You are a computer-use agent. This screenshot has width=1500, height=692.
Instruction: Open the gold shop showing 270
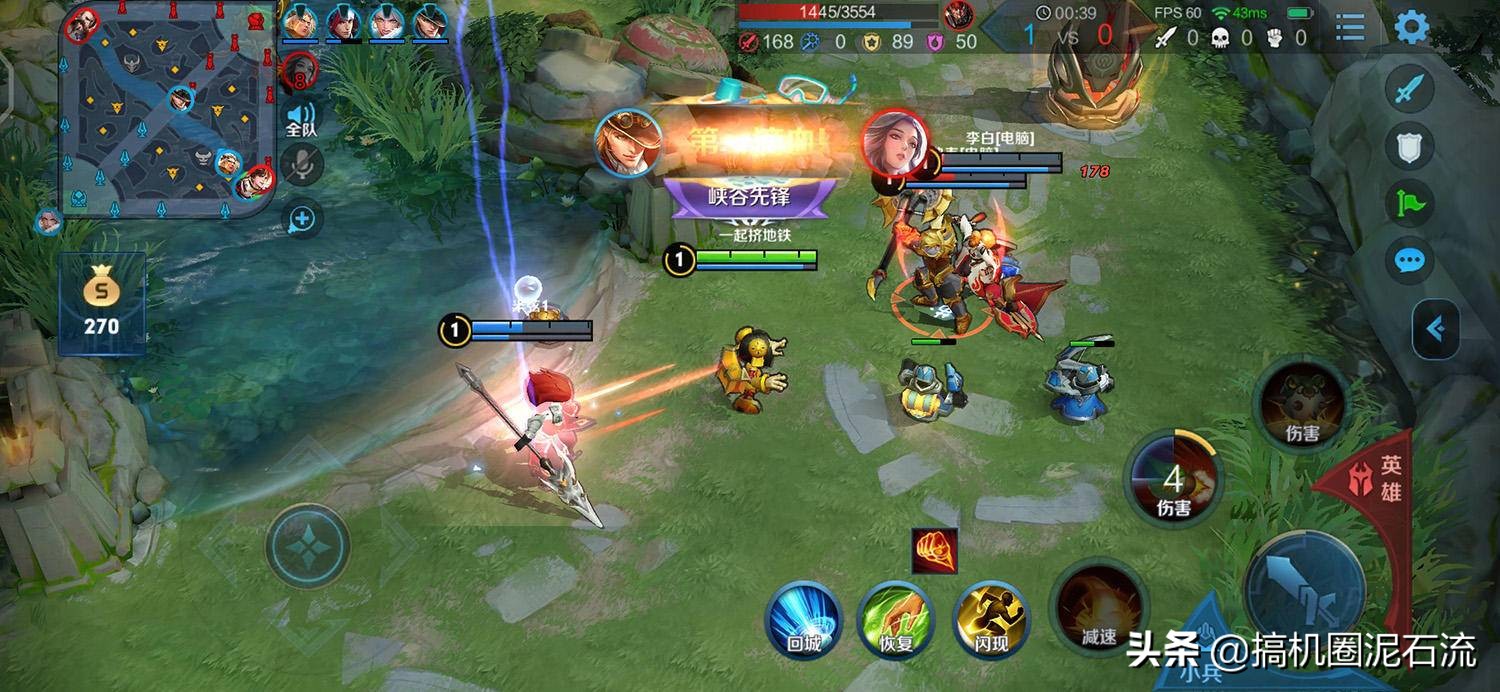101,305
